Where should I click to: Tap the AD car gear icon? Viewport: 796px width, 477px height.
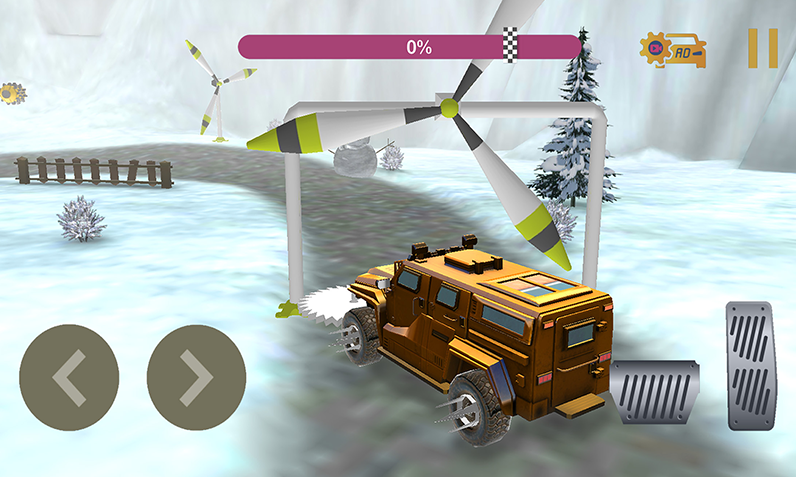coord(674,49)
